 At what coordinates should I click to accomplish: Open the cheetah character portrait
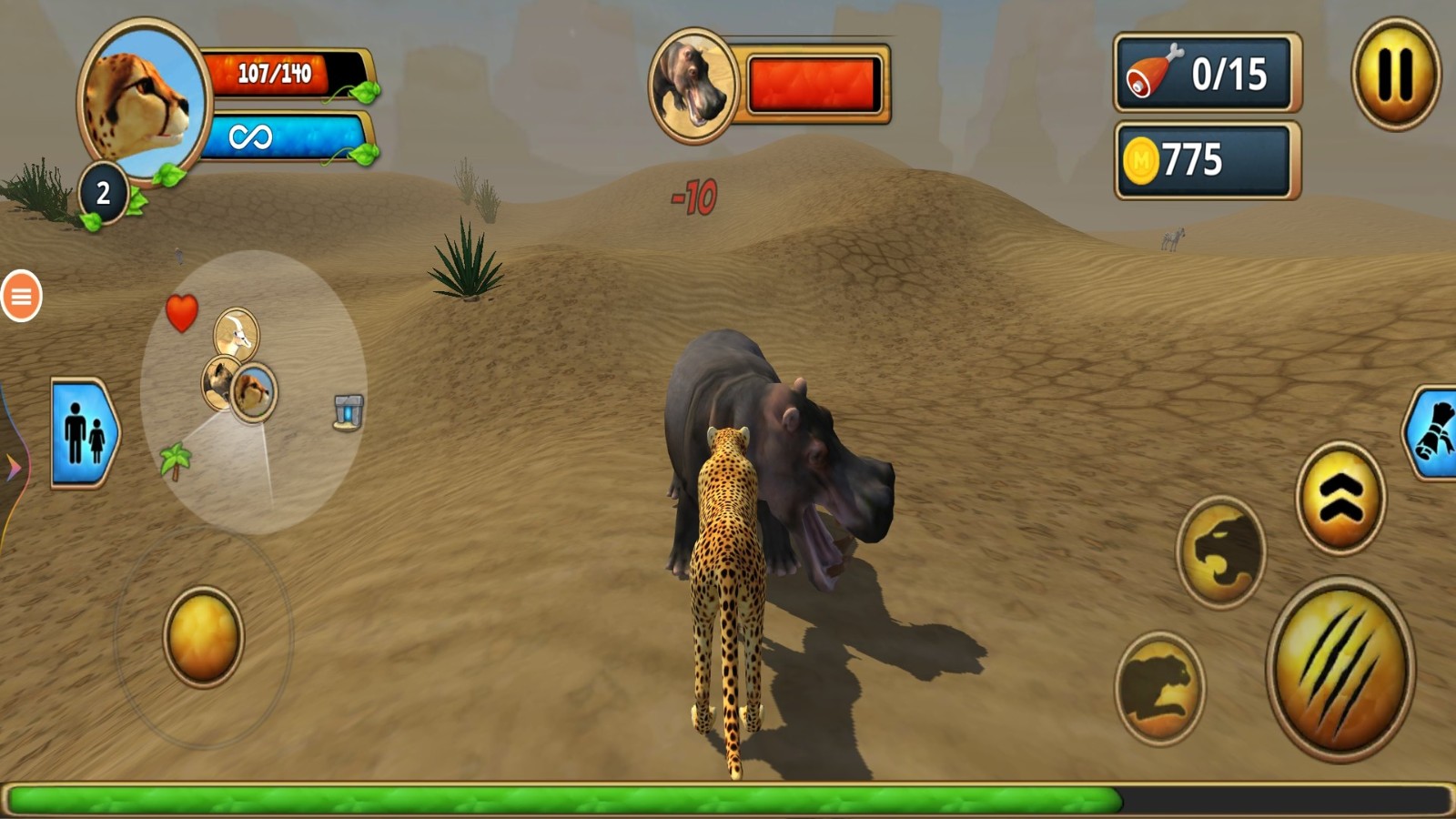[x=144, y=100]
